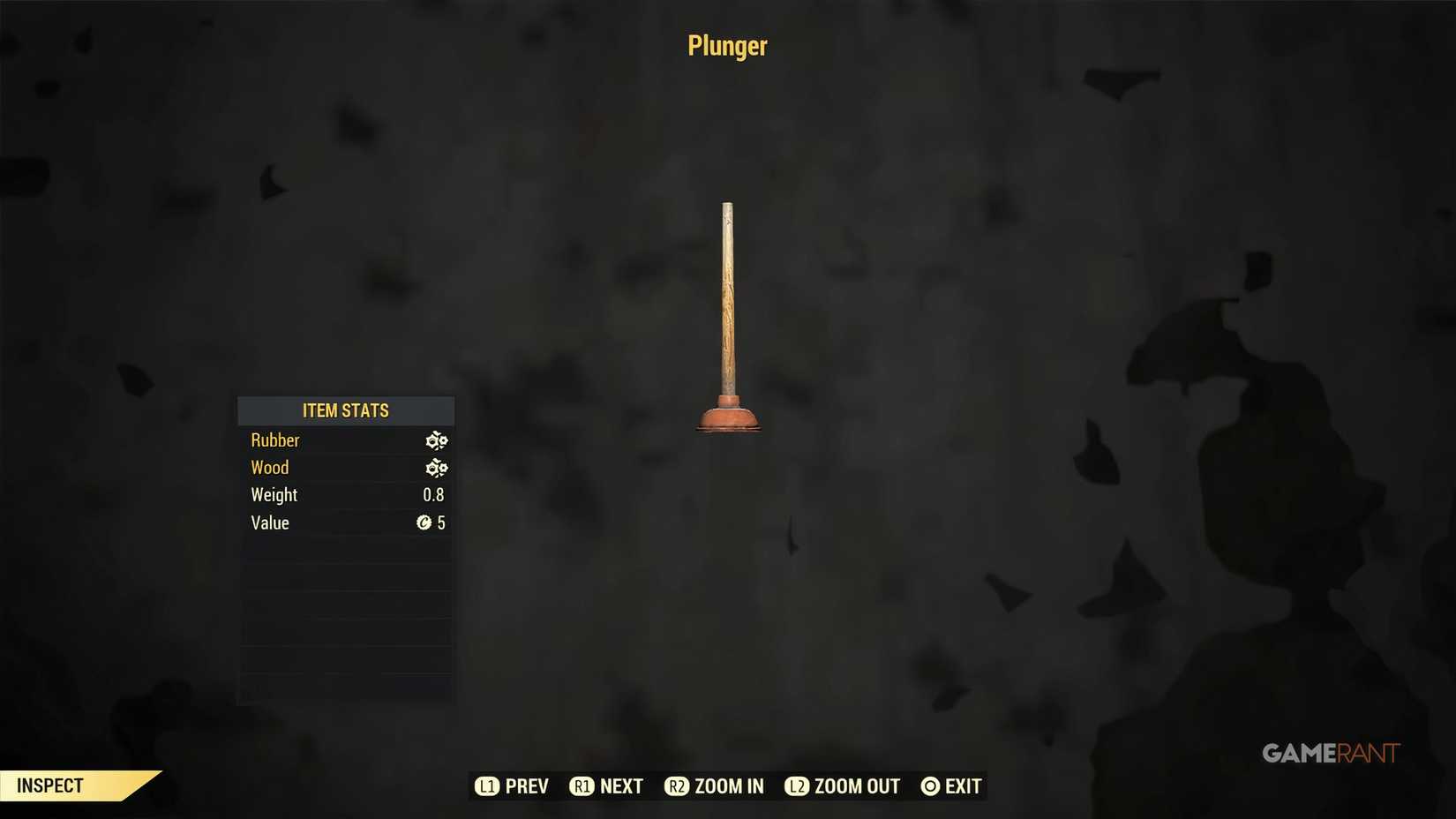The width and height of the screenshot is (1456, 819).
Task: Select PREV to view previous item
Action: (x=526, y=785)
